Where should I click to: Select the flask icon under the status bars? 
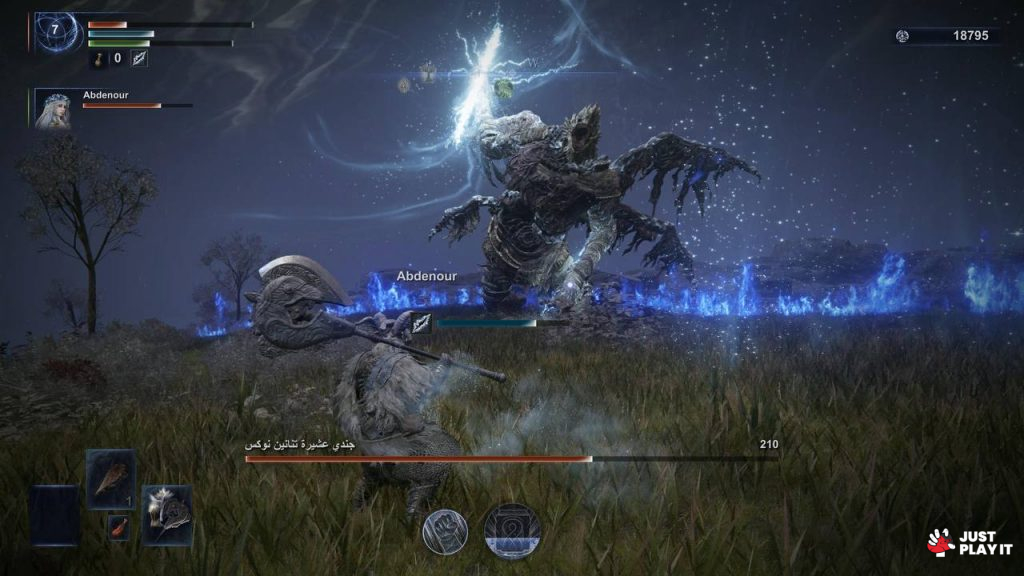[x=99, y=59]
